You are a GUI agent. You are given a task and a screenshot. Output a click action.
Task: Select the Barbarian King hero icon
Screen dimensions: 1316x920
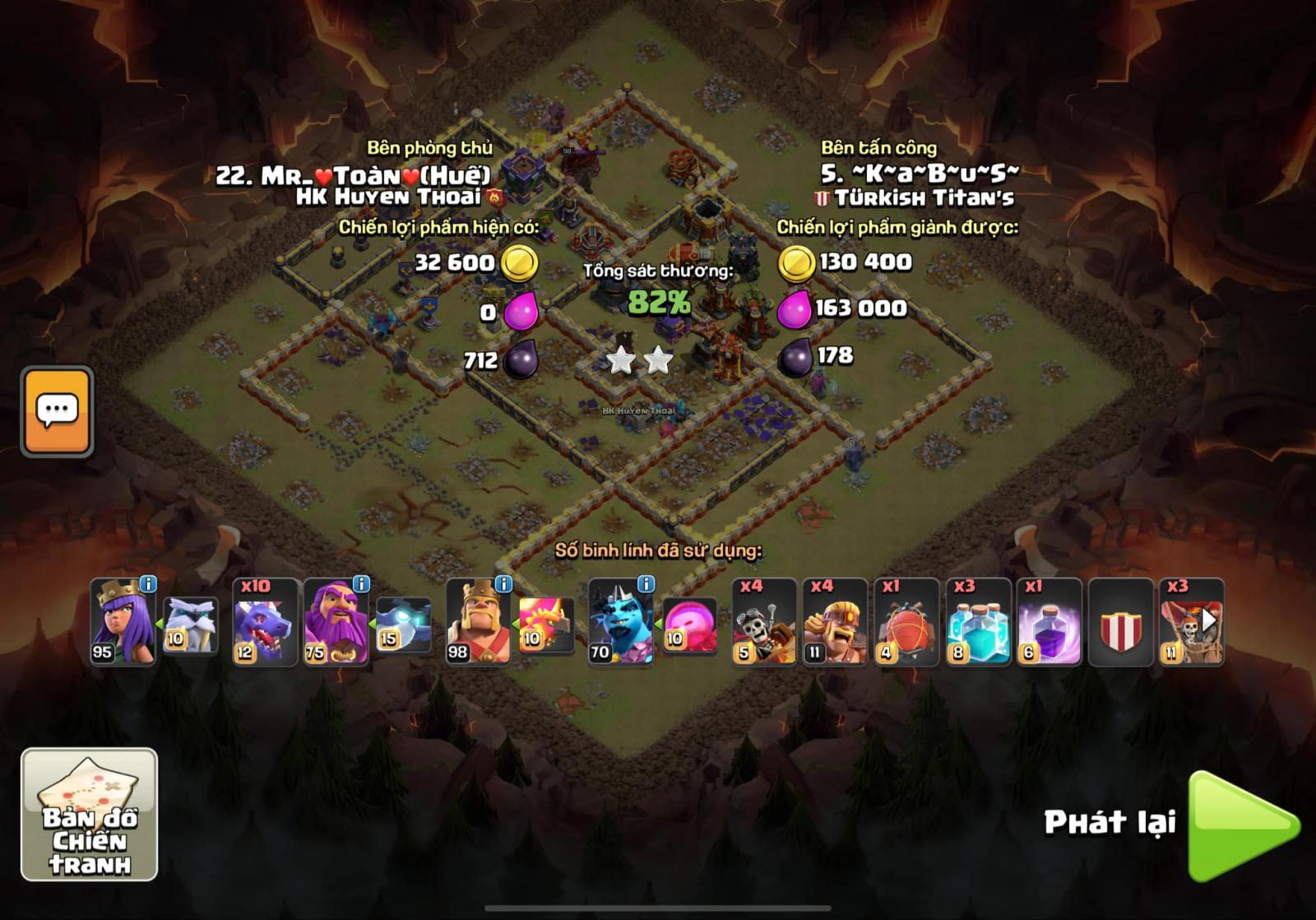tap(477, 621)
